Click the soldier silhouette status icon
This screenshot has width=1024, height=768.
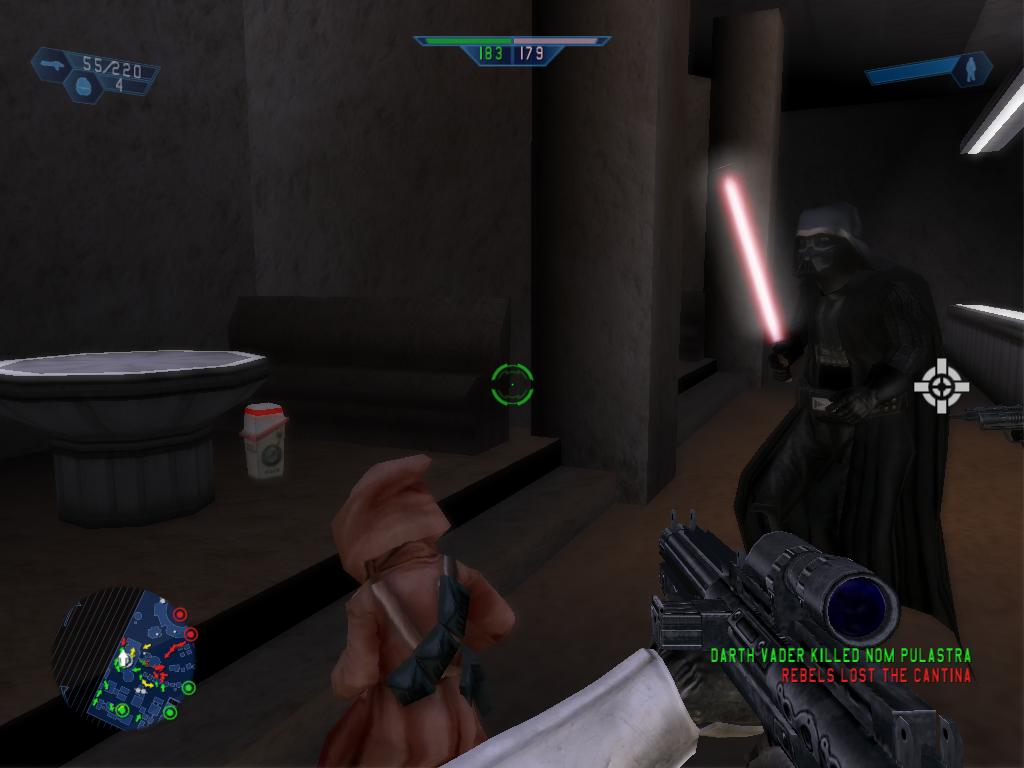tap(970, 68)
